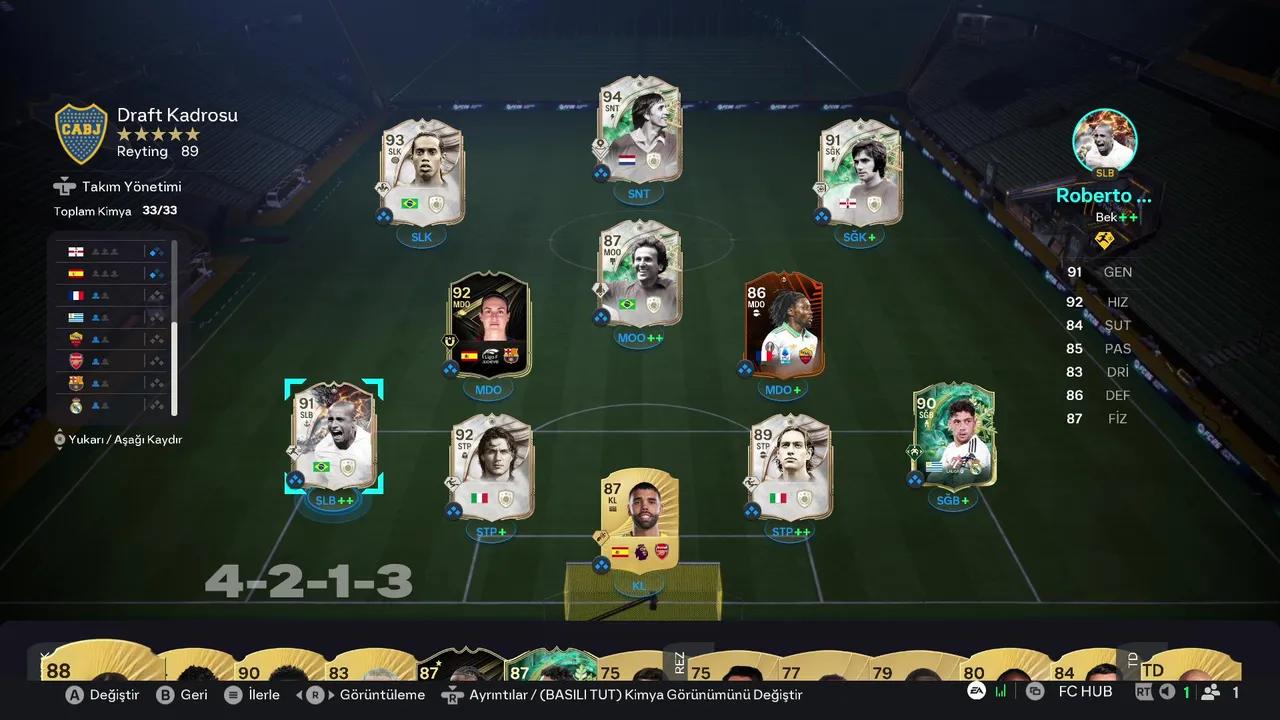Image resolution: width=1280 pixels, height=720 pixels.
Task: Switch to the REZ reserves tab
Action: (680, 662)
